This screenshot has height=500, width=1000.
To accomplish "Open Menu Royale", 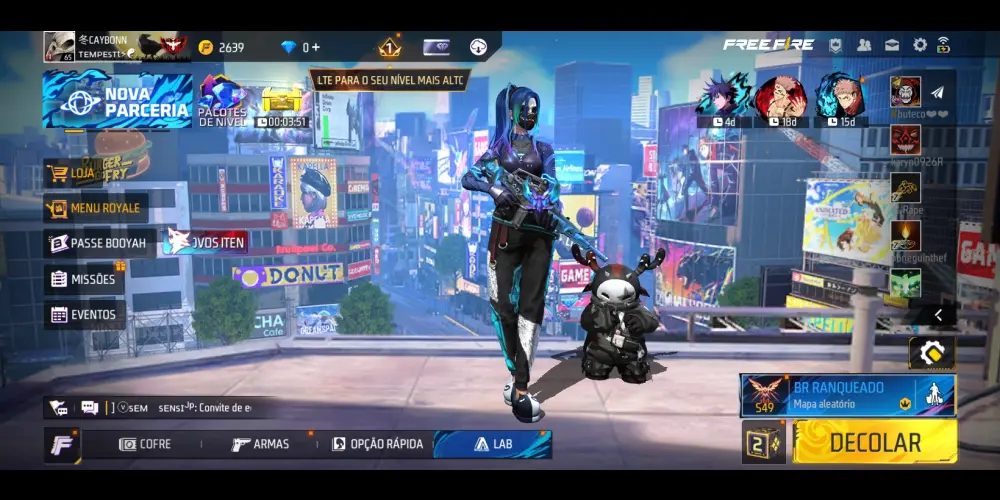I will (x=96, y=208).
